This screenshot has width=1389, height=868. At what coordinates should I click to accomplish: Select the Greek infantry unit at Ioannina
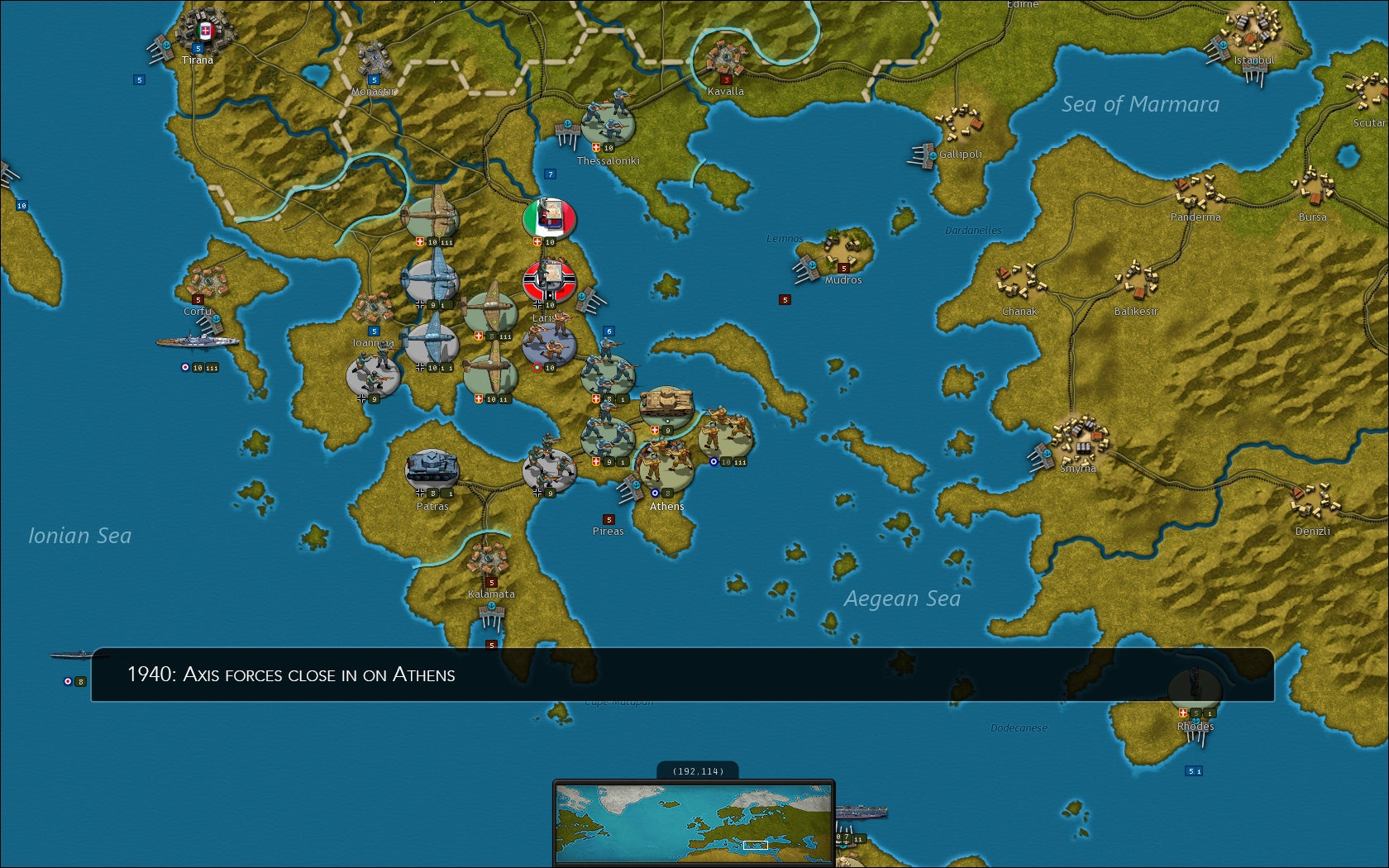click(372, 374)
